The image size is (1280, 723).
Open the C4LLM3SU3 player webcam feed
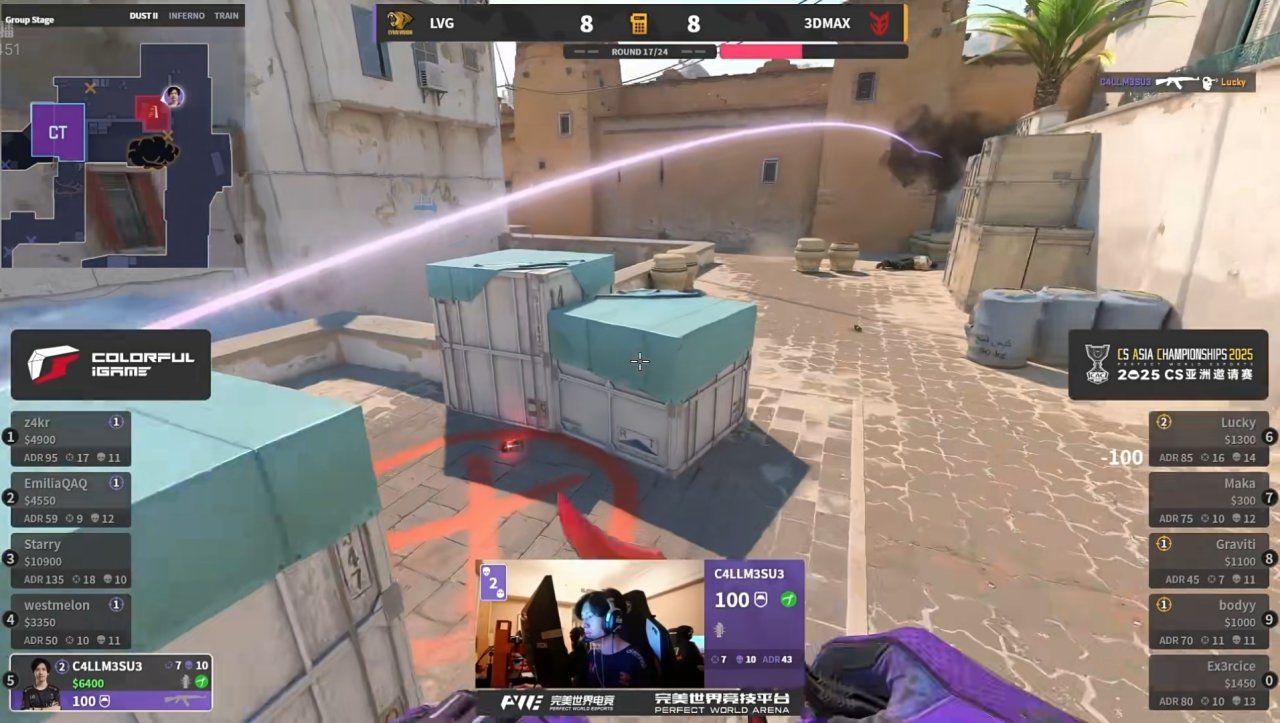[590, 623]
